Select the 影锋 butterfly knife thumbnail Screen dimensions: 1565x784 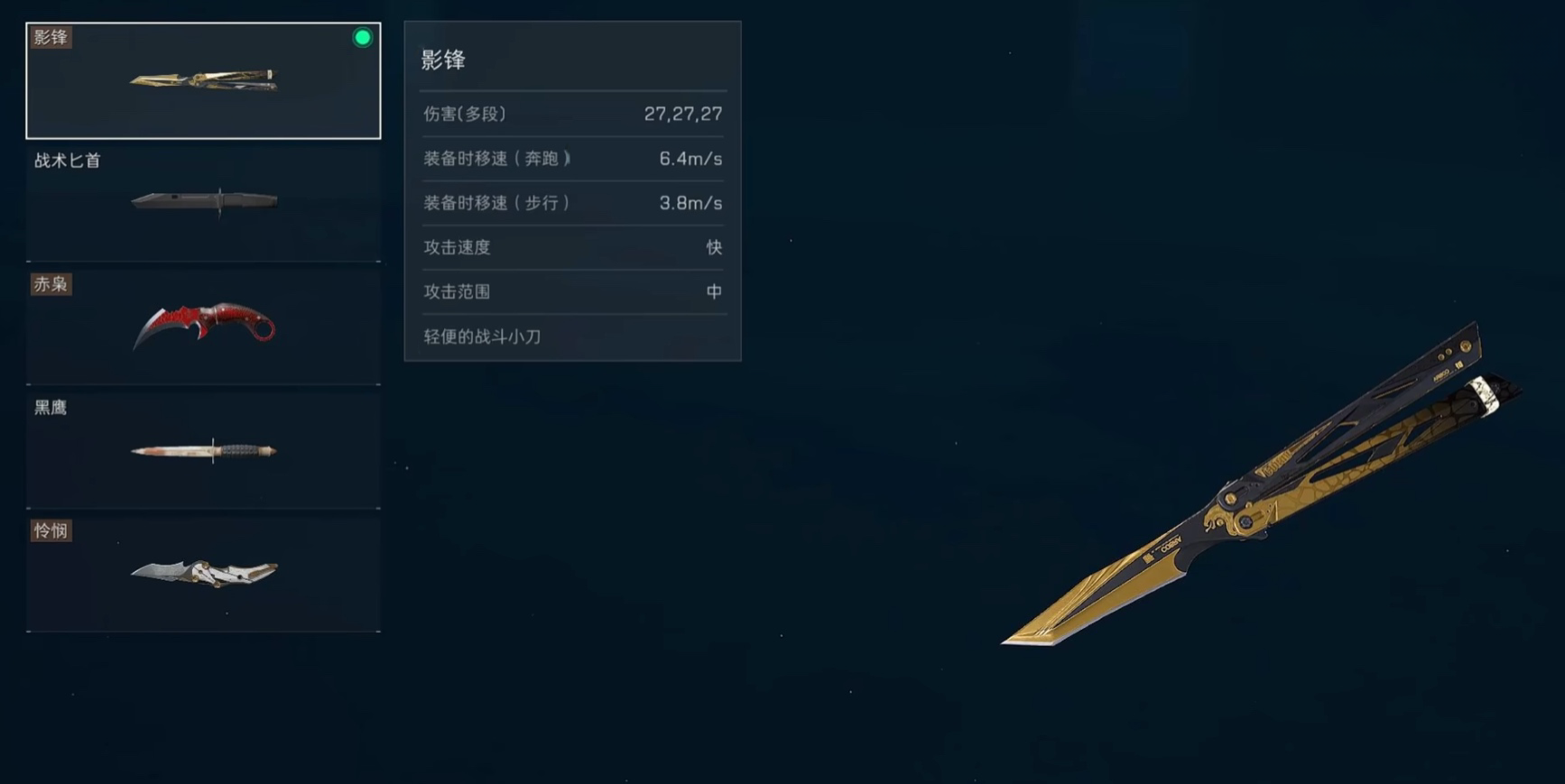(x=203, y=79)
